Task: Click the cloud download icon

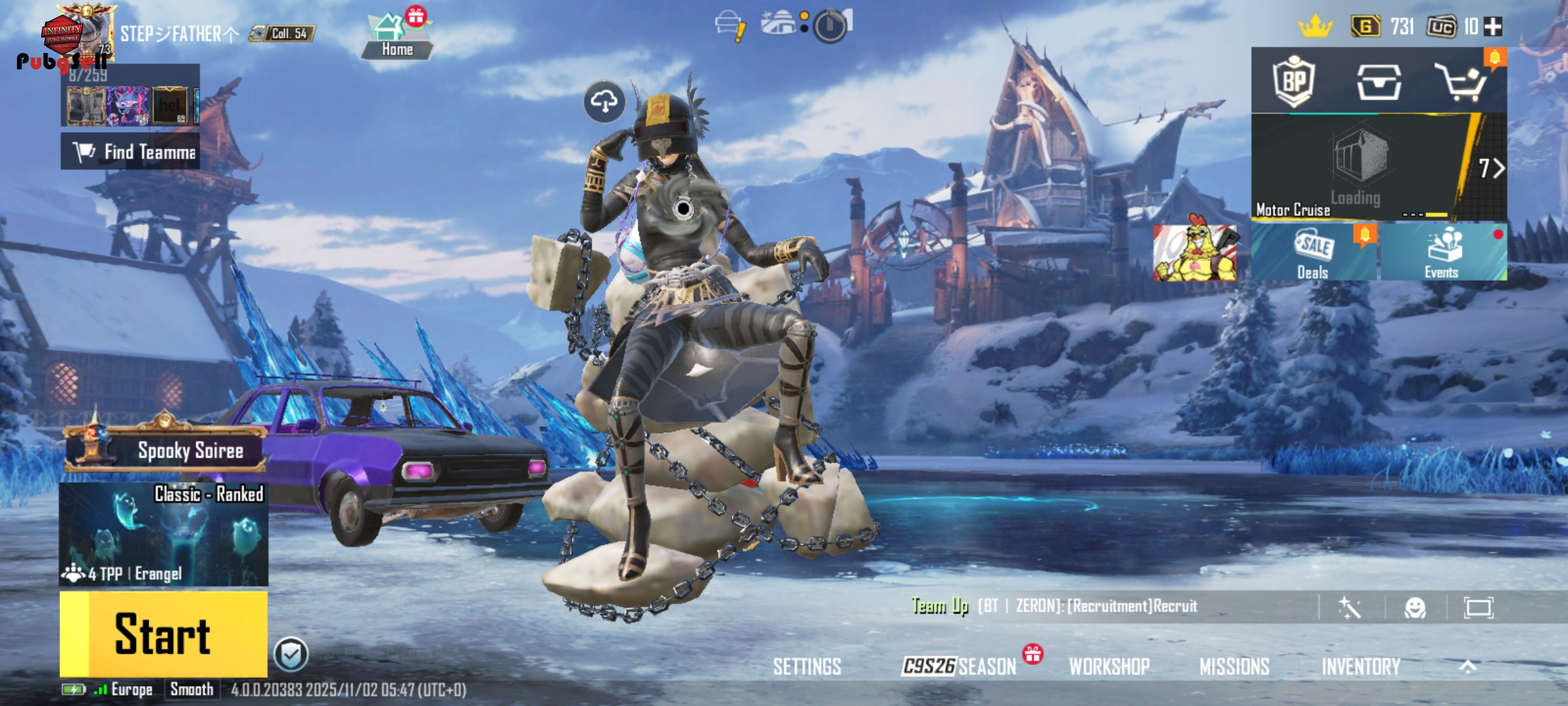Action: coord(604,102)
